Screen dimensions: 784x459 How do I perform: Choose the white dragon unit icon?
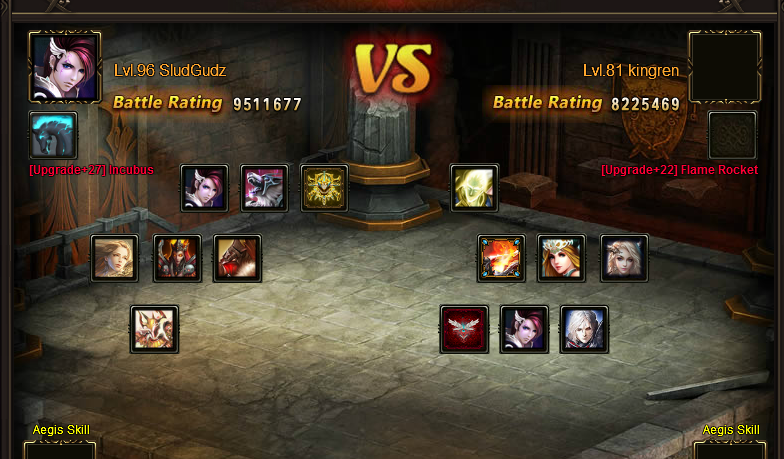click(155, 329)
